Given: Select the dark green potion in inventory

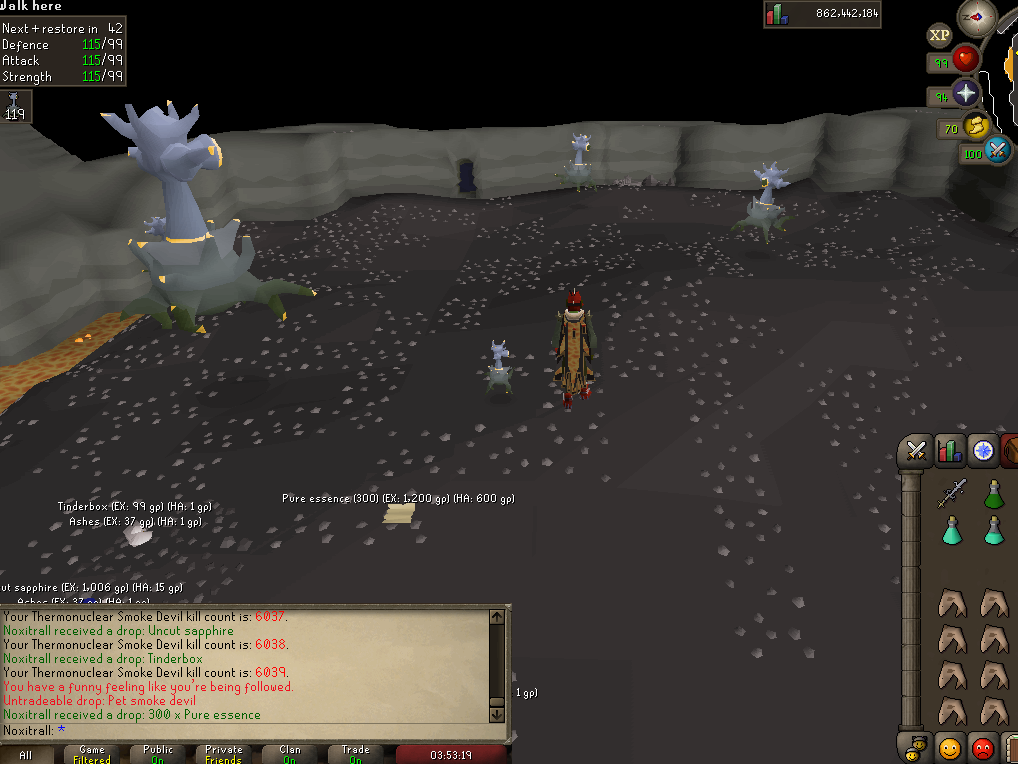Looking at the screenshot, I should 993,493.
